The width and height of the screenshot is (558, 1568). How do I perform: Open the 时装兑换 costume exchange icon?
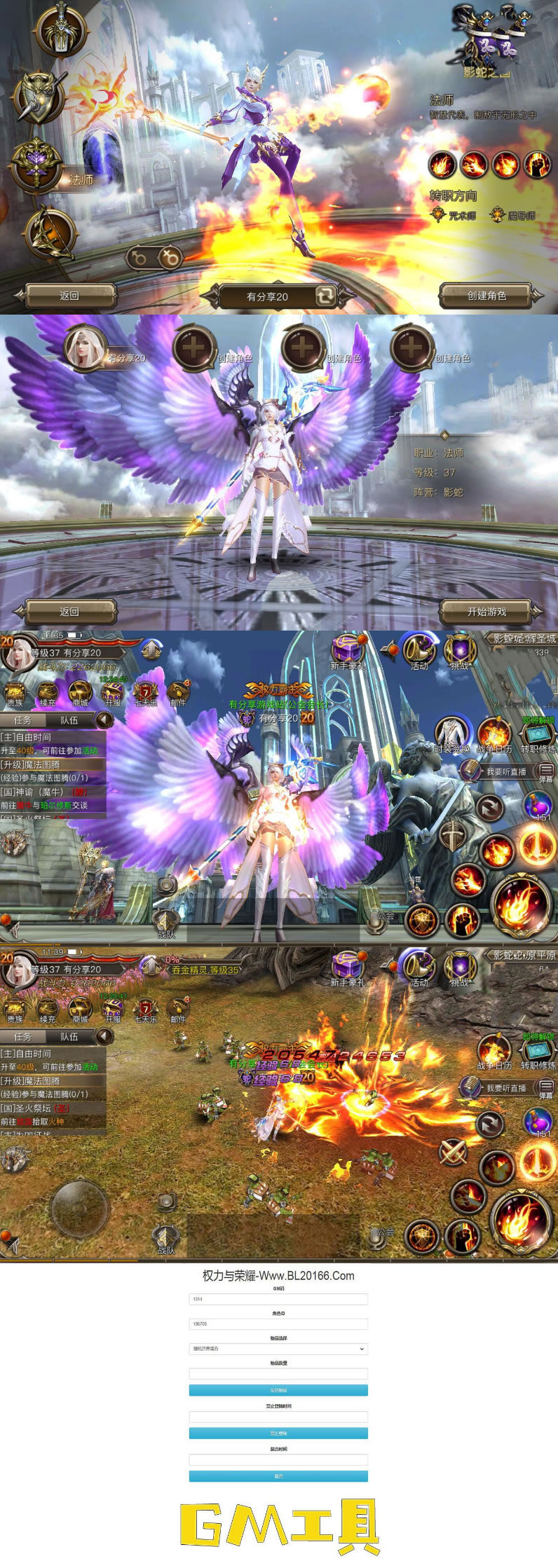[x=452, y=734]
